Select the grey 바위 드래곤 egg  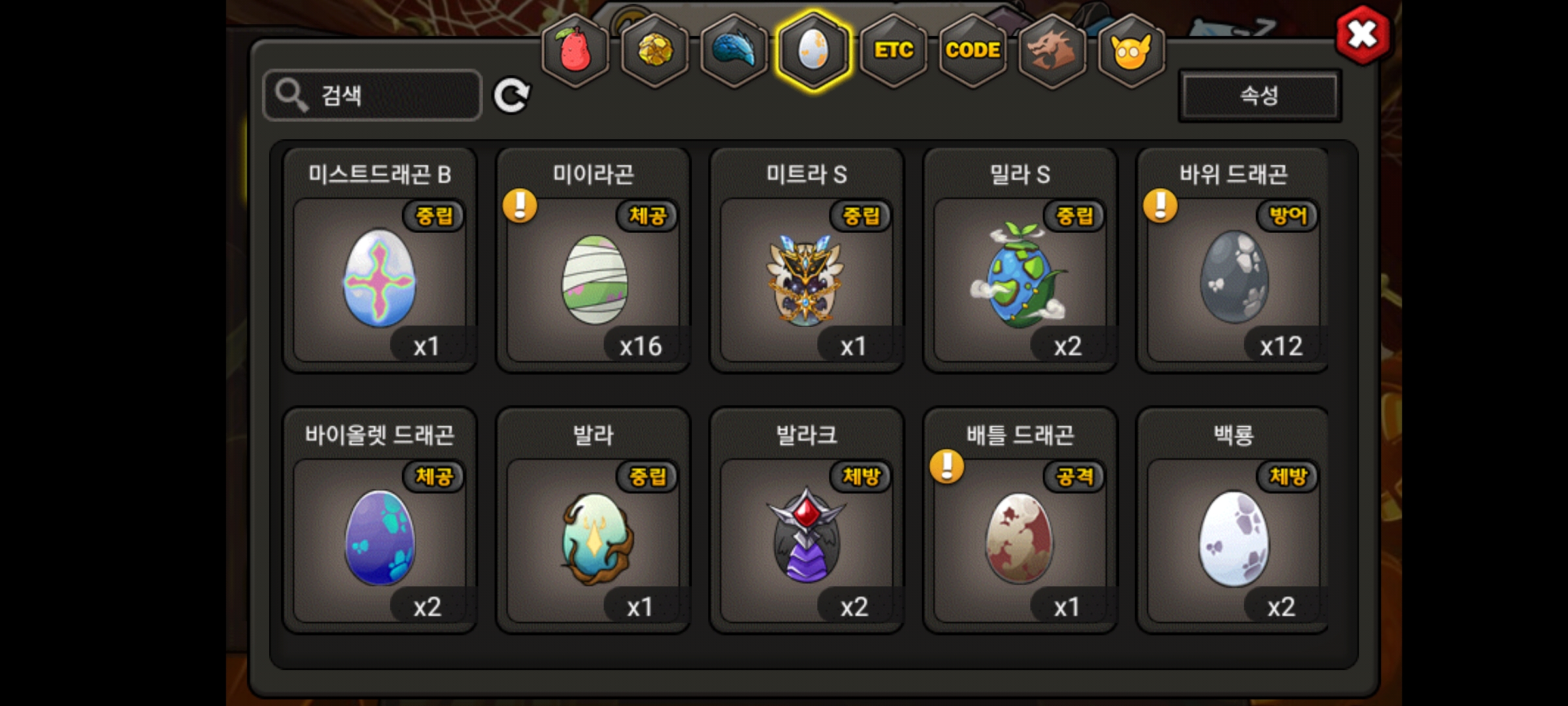click(1233, 278)
